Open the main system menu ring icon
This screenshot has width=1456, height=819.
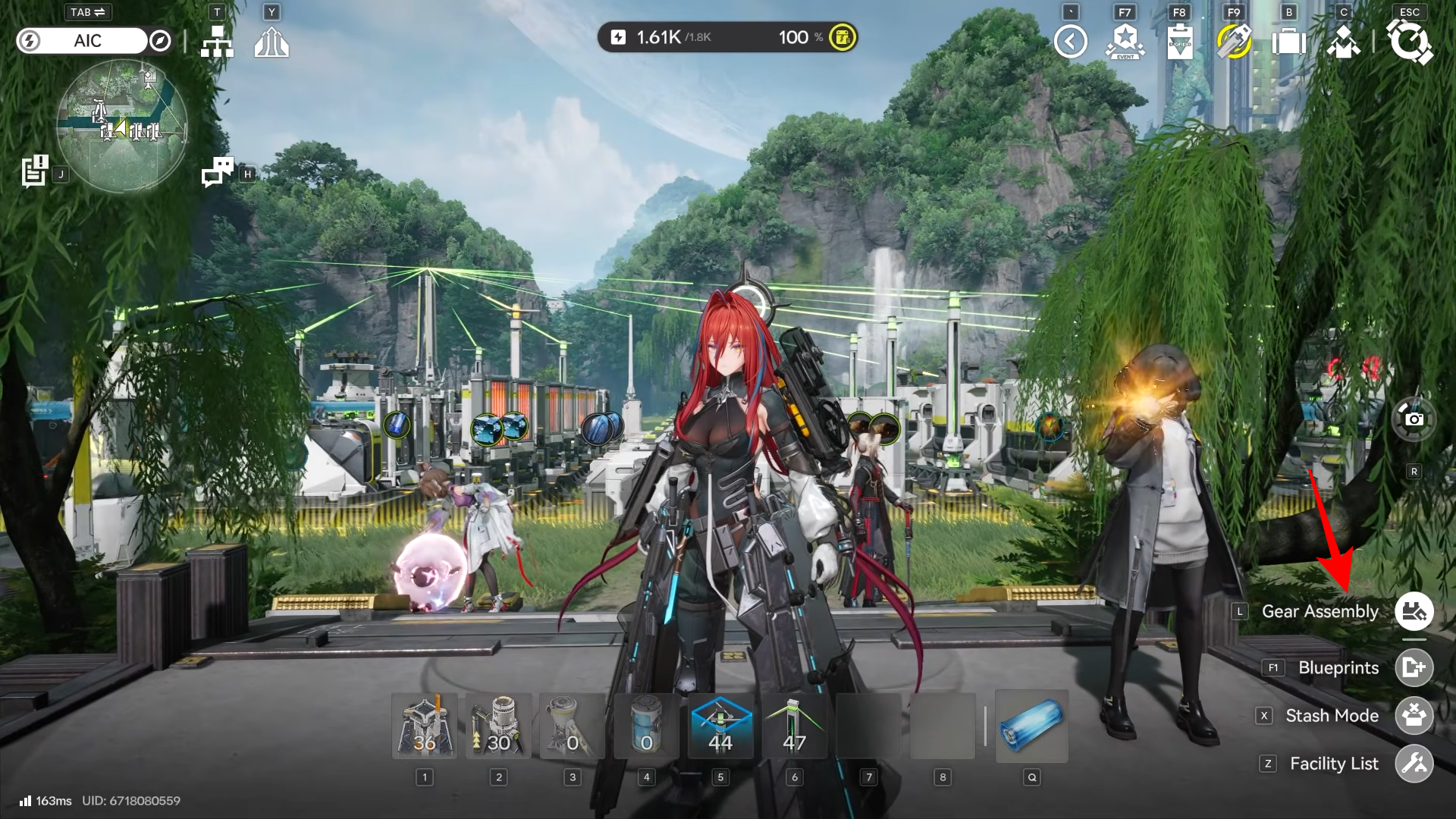pyautogui.click(x=1410, y=42)
